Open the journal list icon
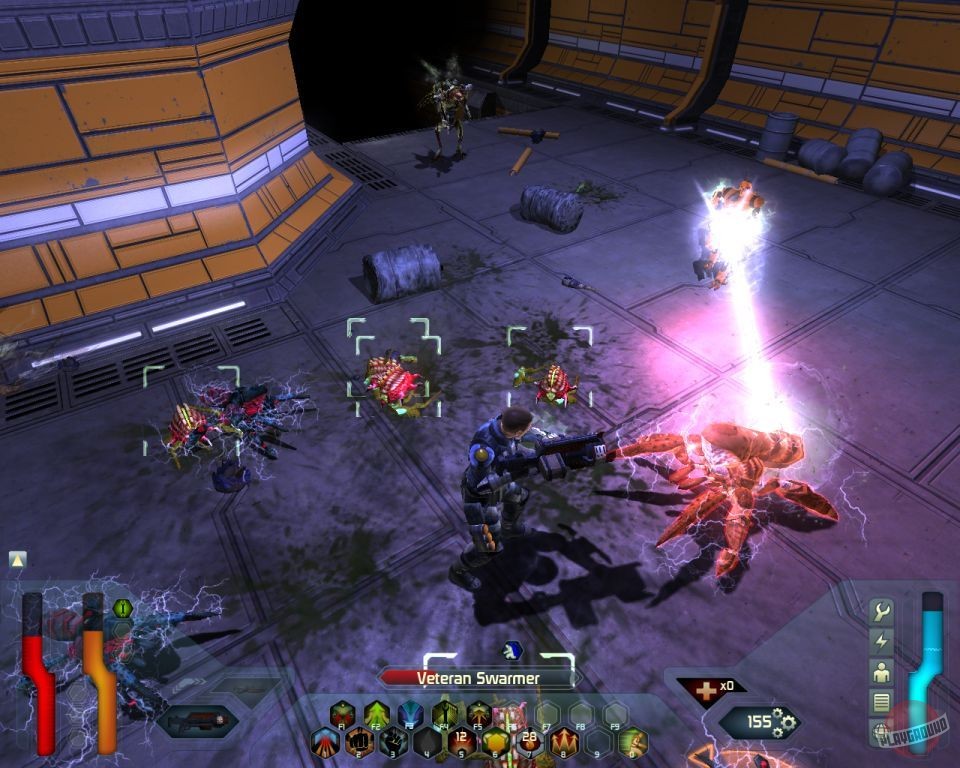The height and width of the screenshot is (768, 960). point(881,701)
